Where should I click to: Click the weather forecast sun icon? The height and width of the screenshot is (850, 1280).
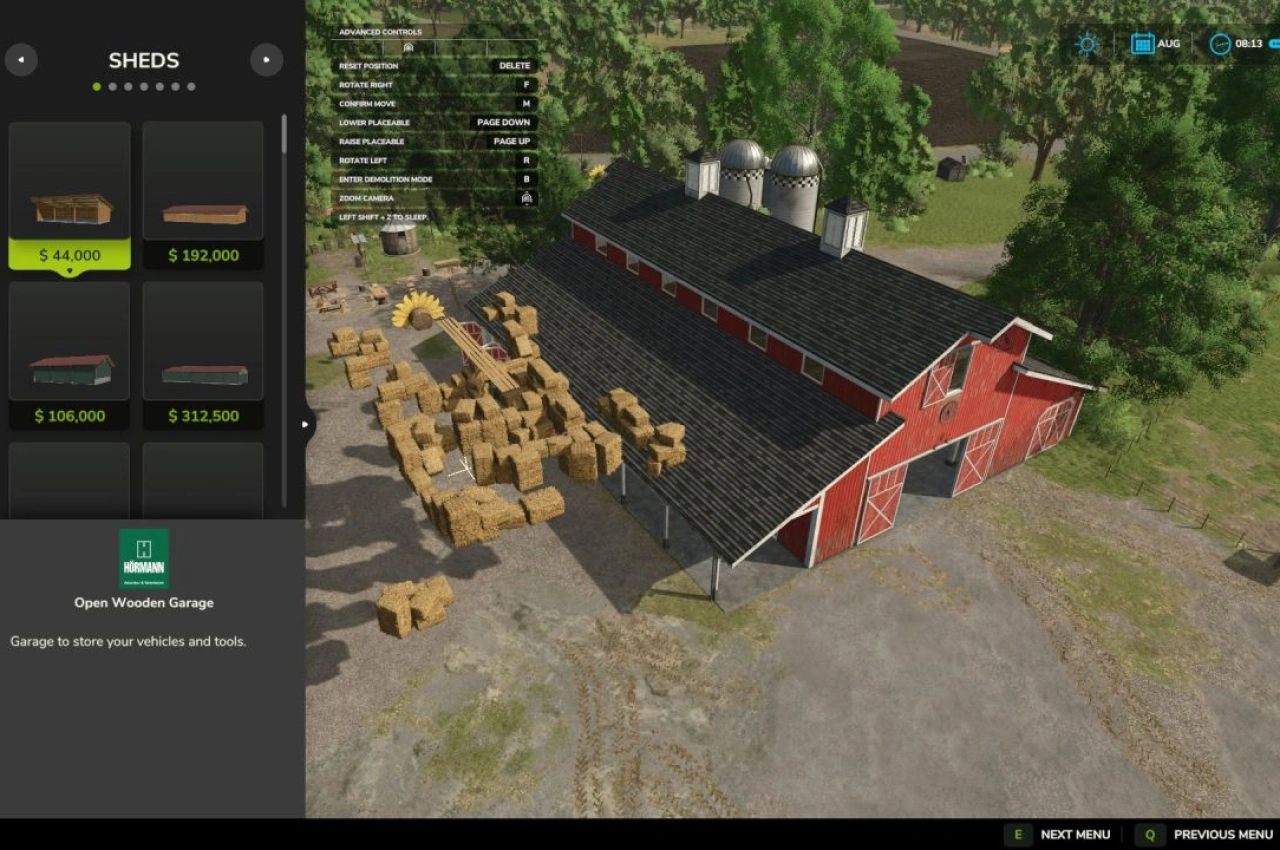(1086, 44)
